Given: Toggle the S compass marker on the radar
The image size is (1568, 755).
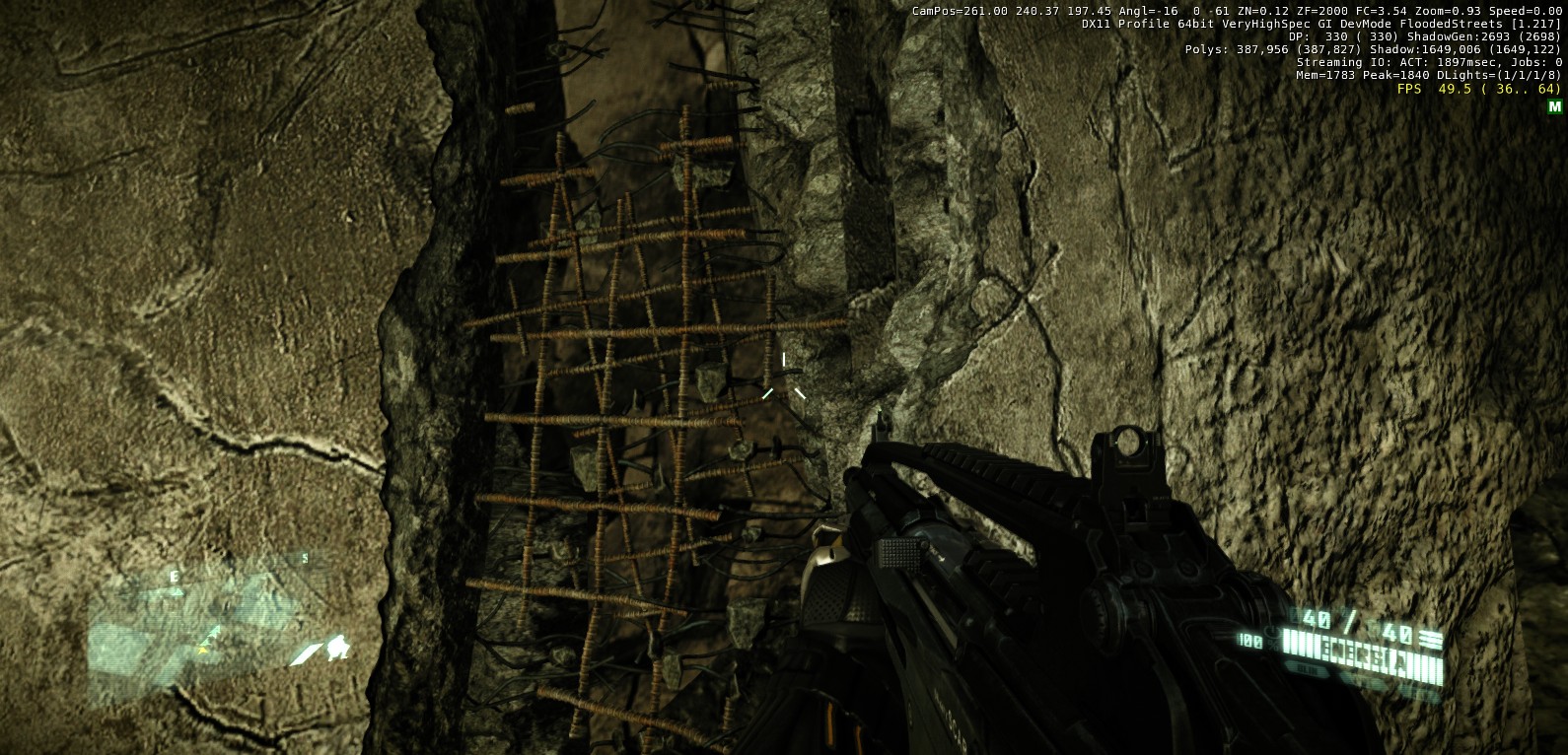Looking at the screenshot, I should point(305,558).
